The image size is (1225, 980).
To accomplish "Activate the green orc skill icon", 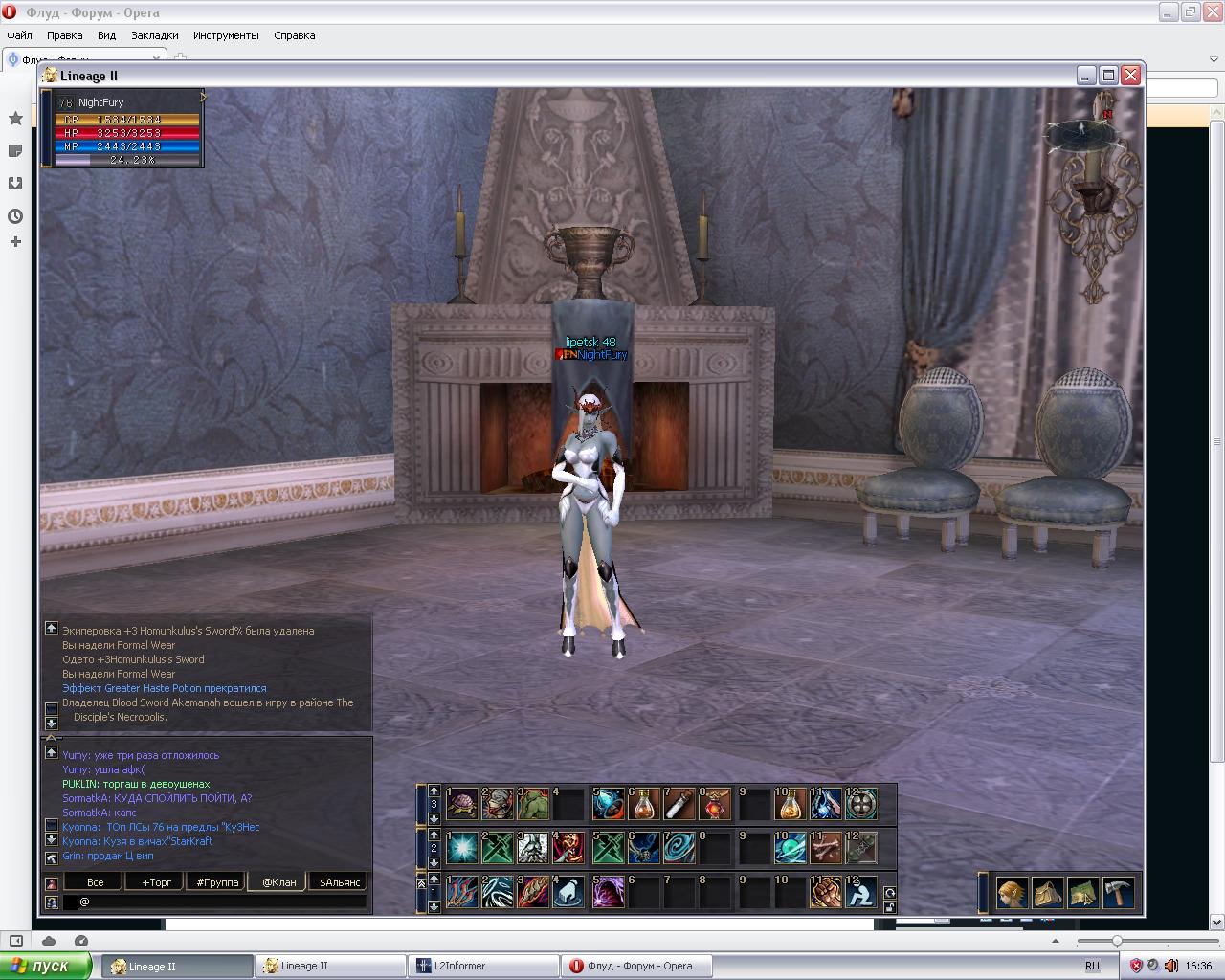I will tap(533, 805).
